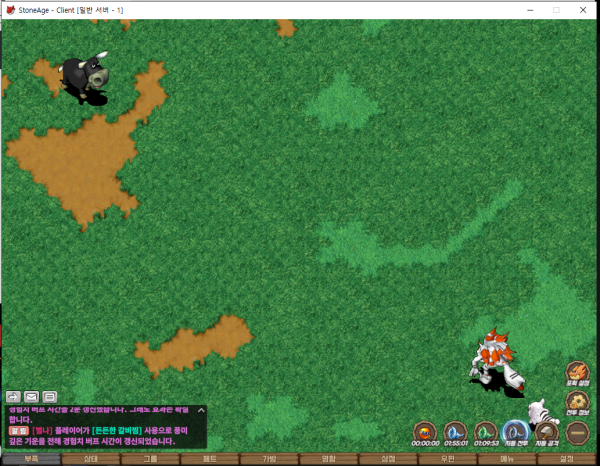This screenshot has width=600, height=466.
Task: Toggle the 자동 전투 auto-battle icon
Action: tap(515, 432)
